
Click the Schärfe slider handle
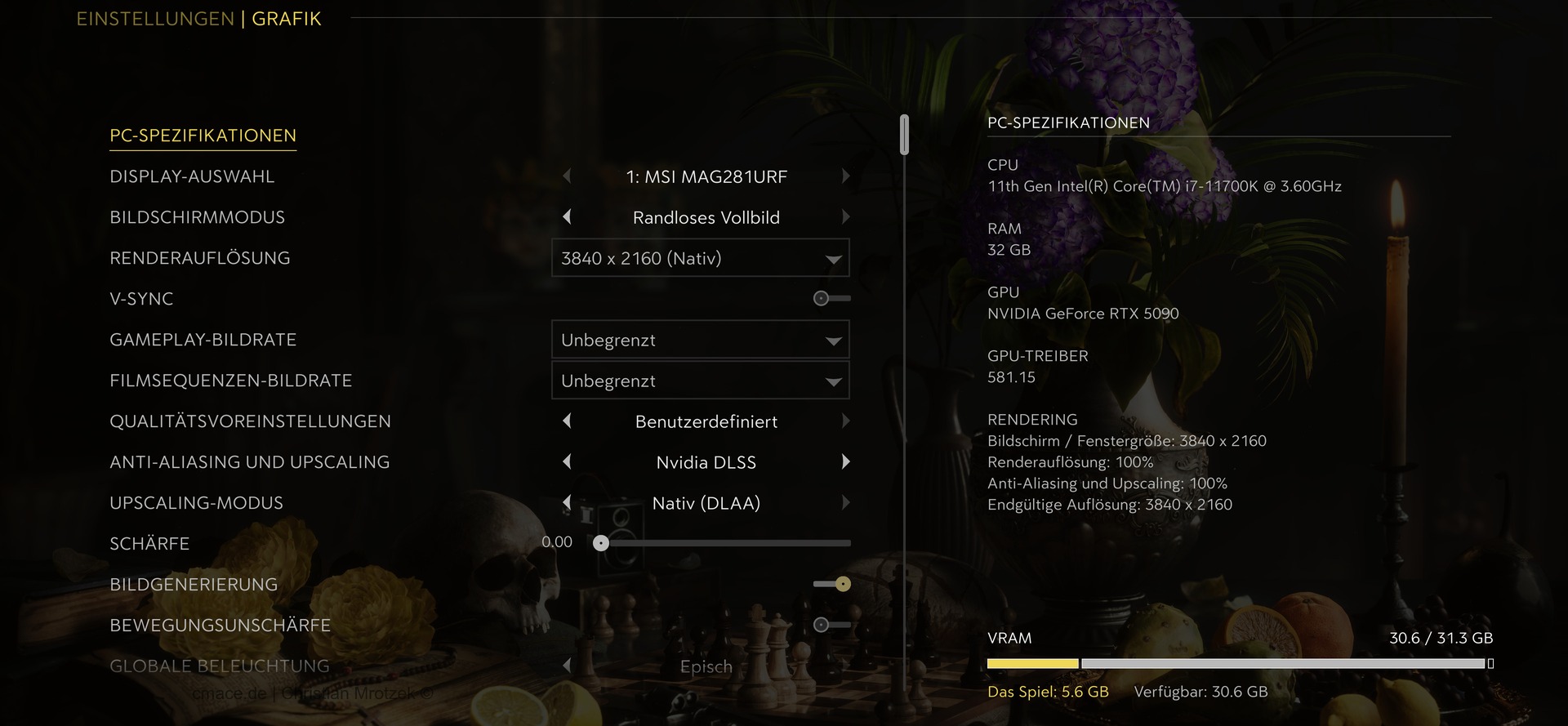coord(601,543)
